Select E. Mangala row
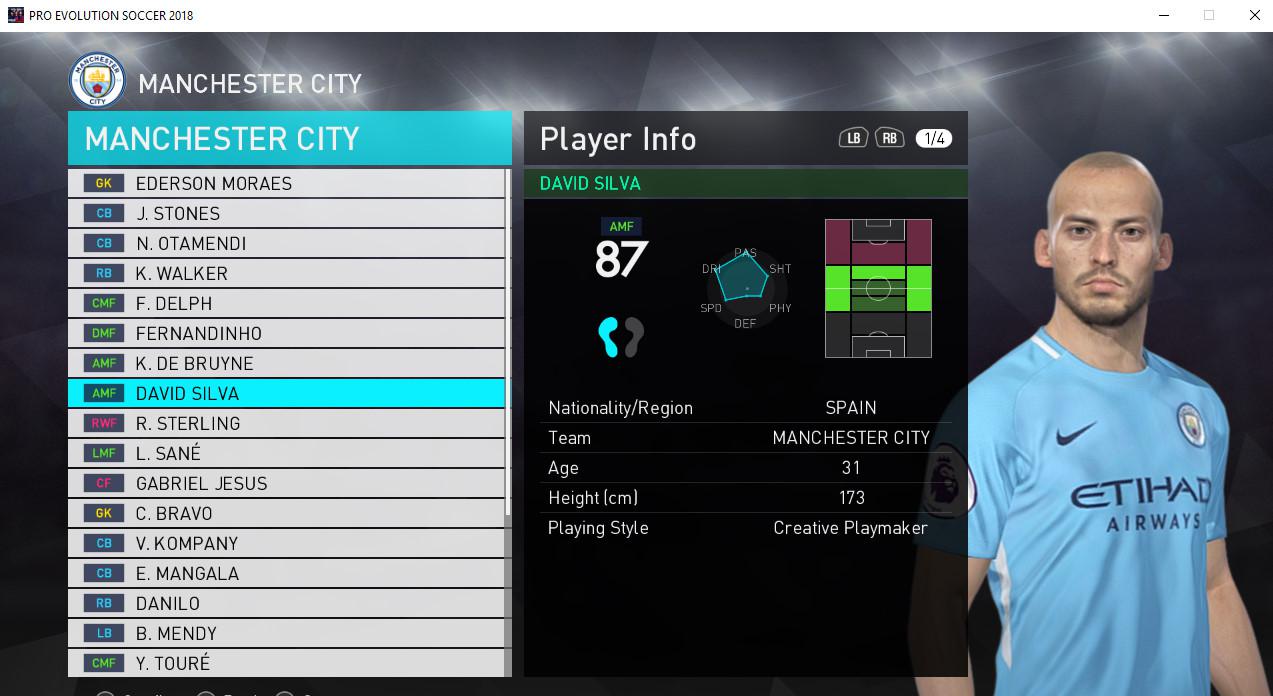The height and width of the screenshot is (696, 1273). point(287,573)
